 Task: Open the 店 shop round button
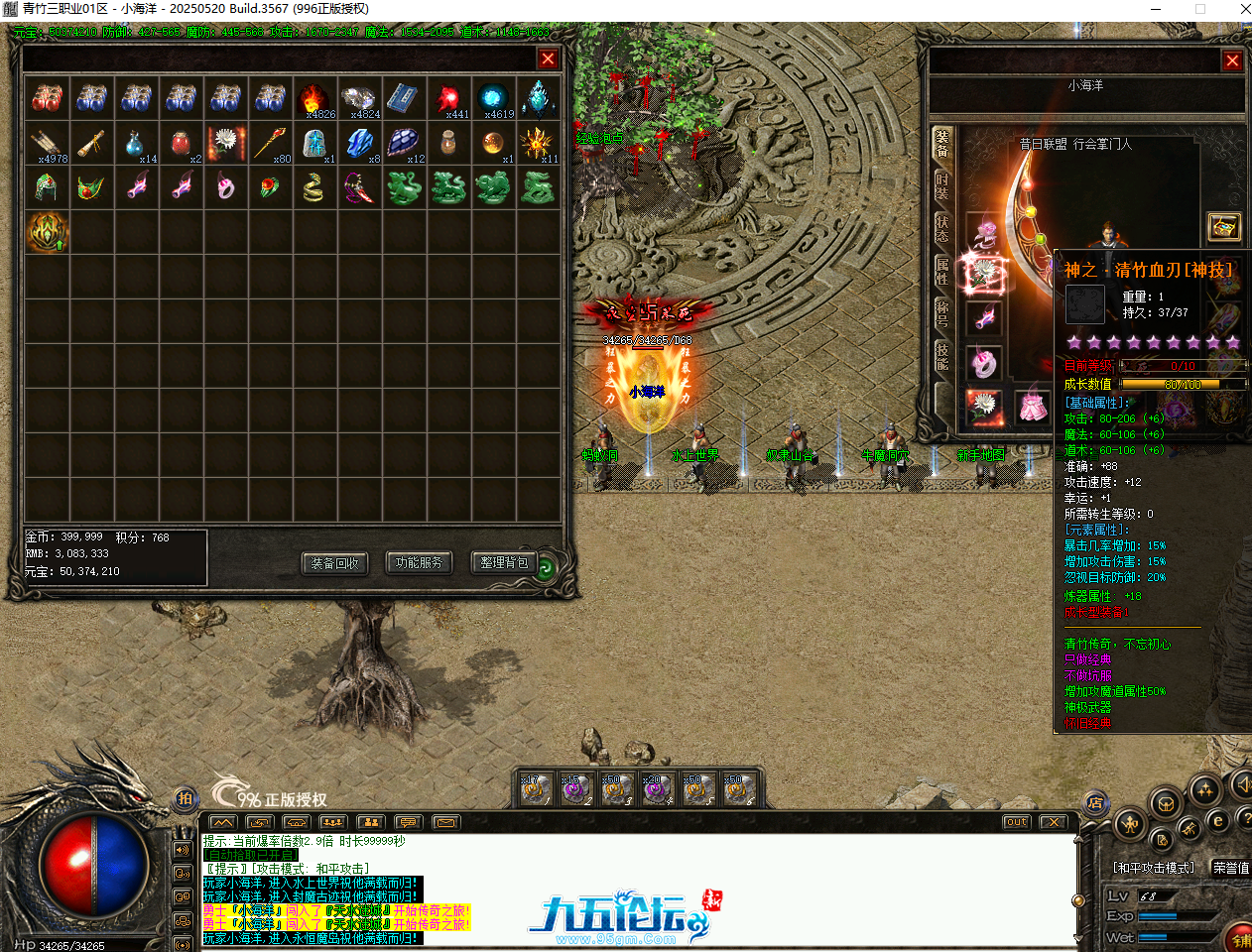[1095, 802]
